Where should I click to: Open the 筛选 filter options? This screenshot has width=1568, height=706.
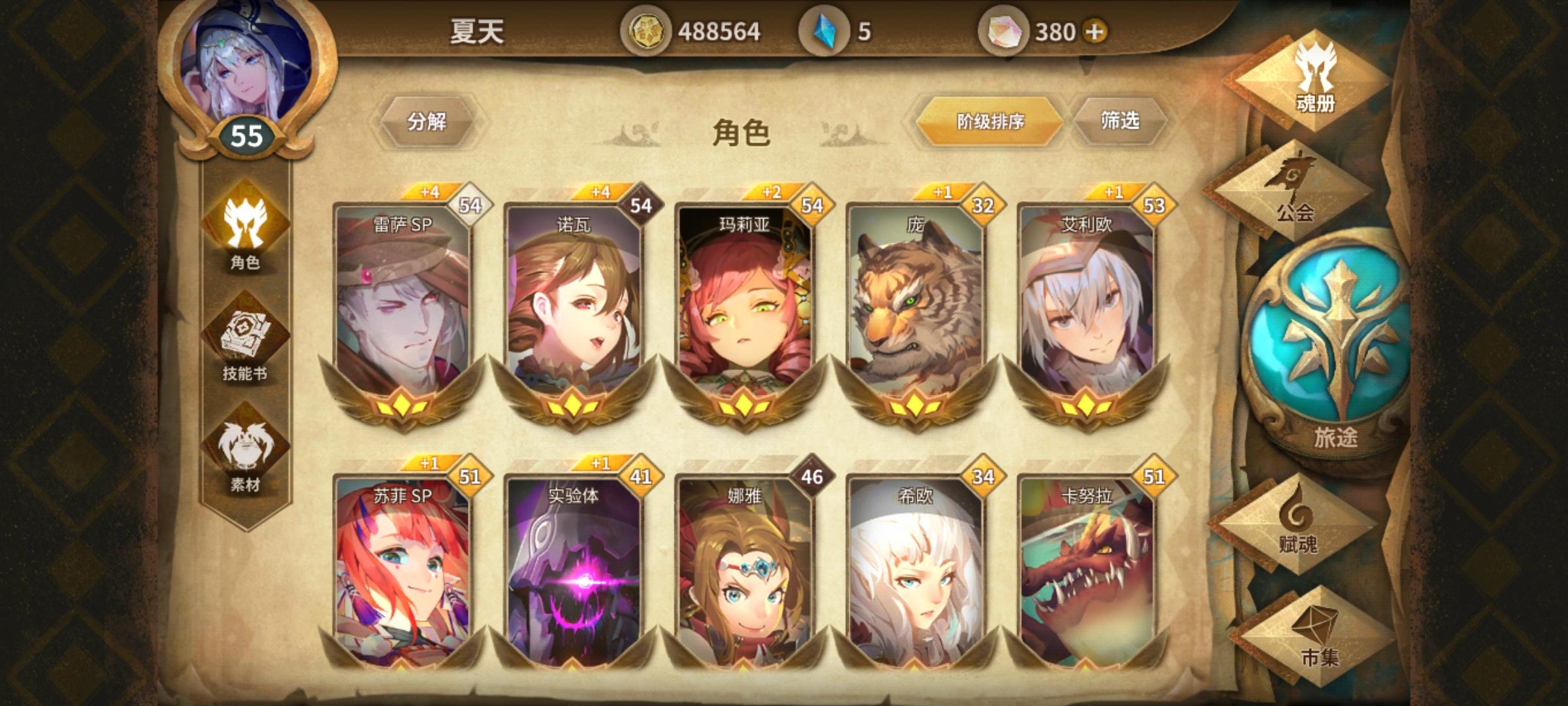(x=1120, y=121)
